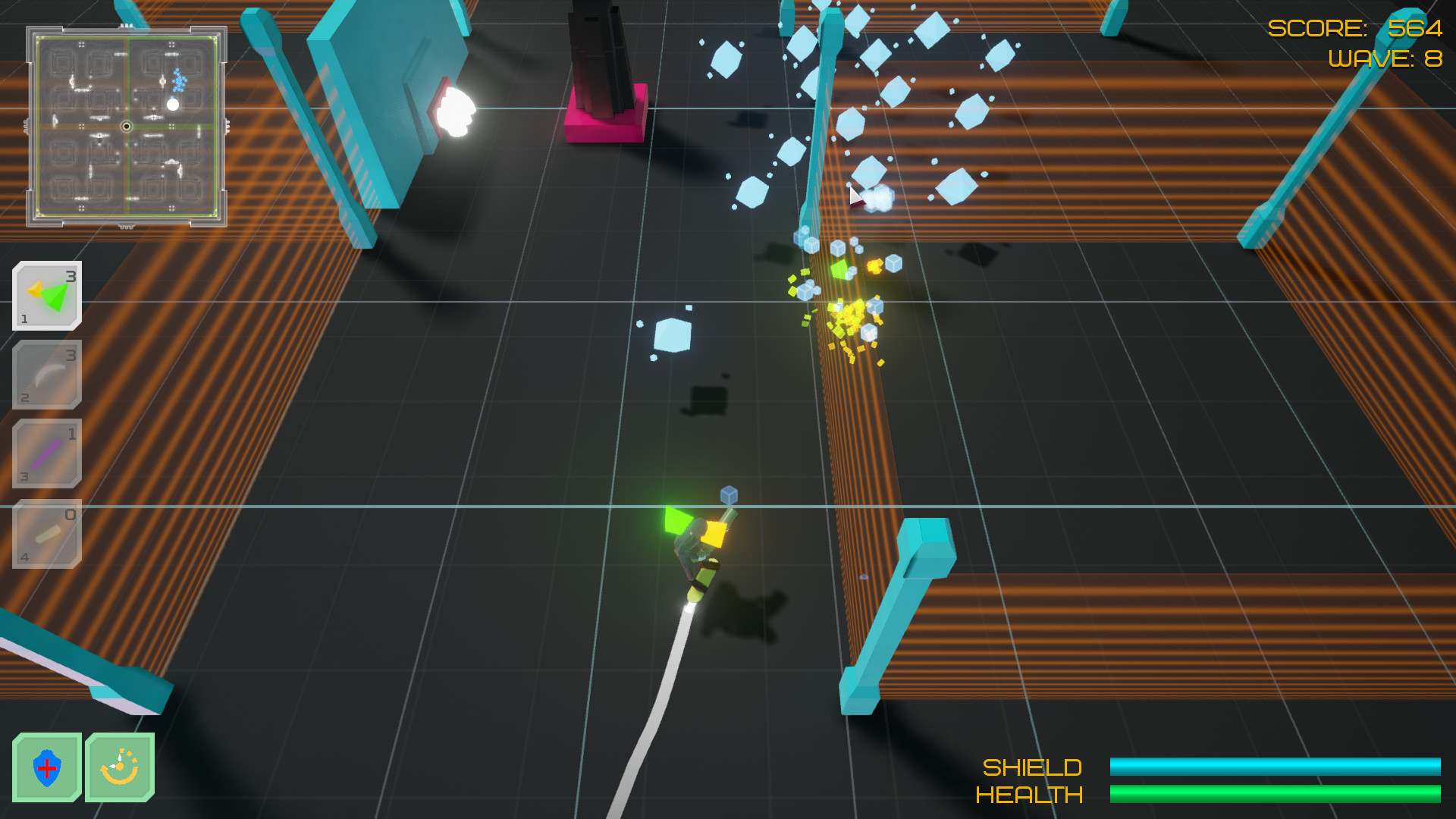Select weapon slot 2 with crescent blade icon
Image resolution: width=1456 pixels, height=819 pixels.
pyautogui.click(x=45, y=375)
